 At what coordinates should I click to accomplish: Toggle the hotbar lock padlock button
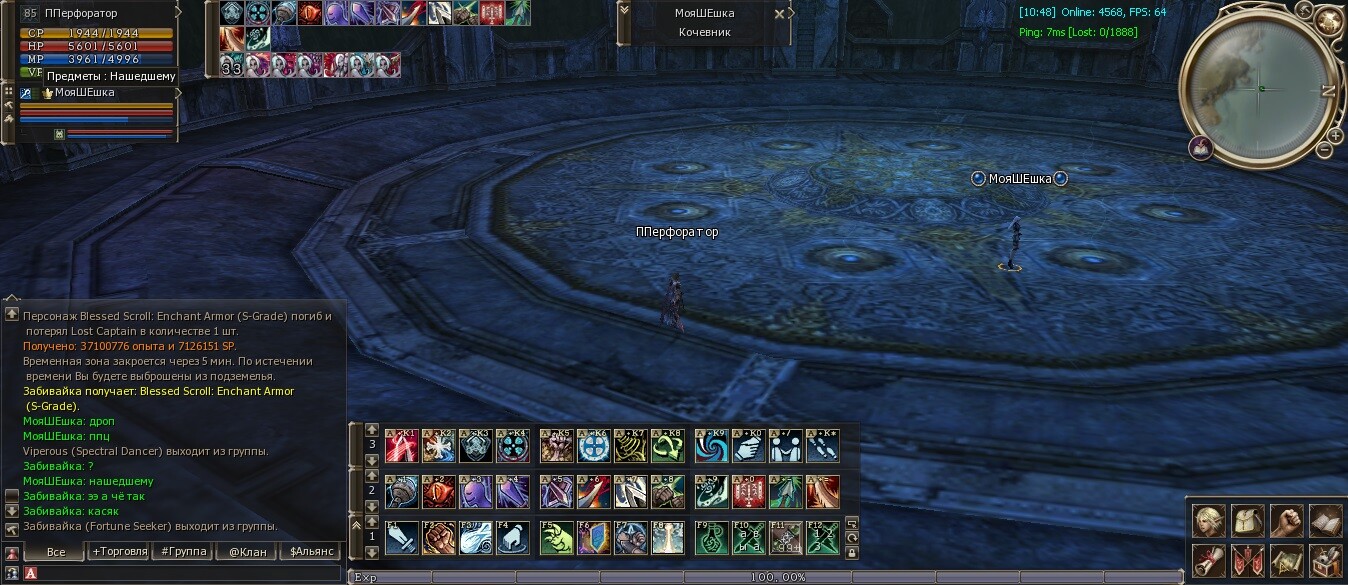[x=851, y=552]
